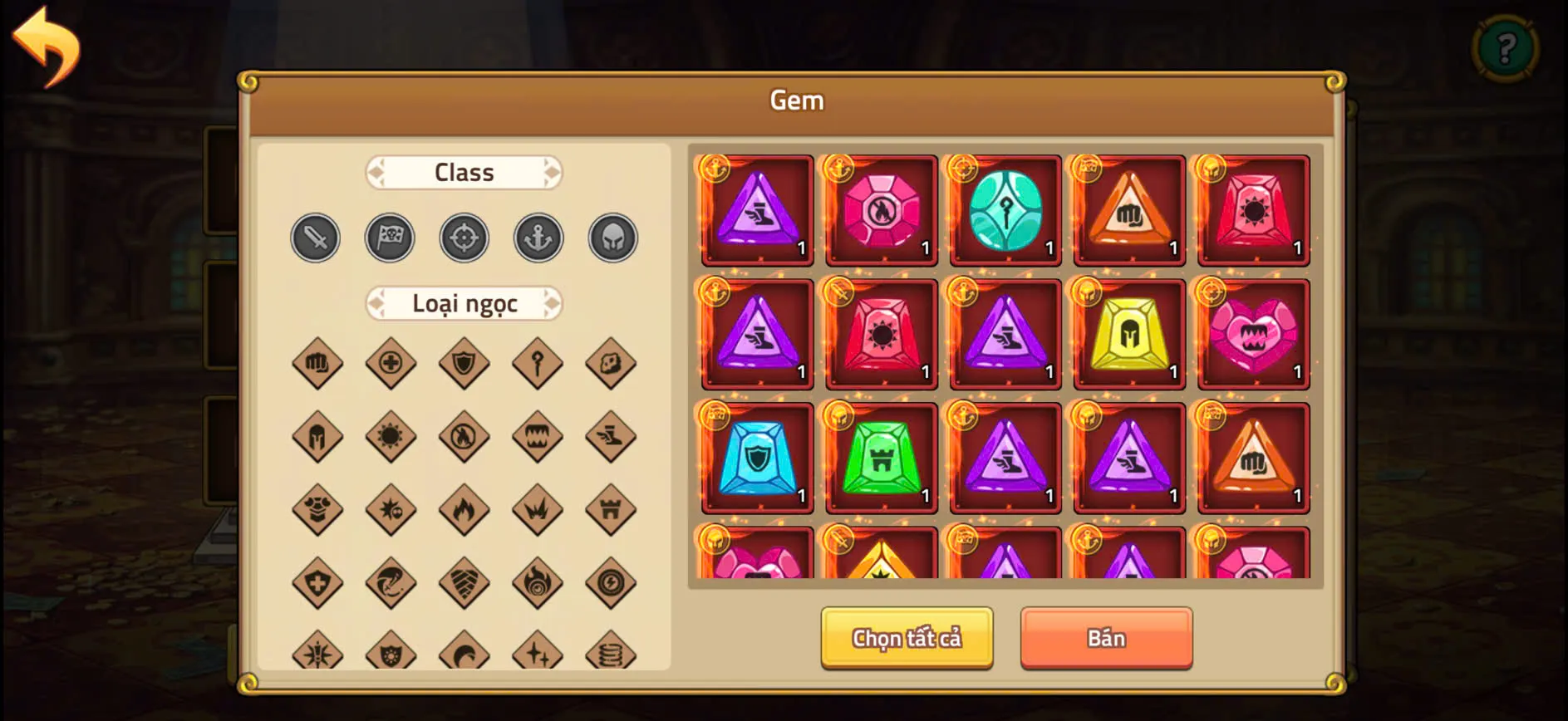
Task: Click the coins gem type icon
Action: click(611, 654)
